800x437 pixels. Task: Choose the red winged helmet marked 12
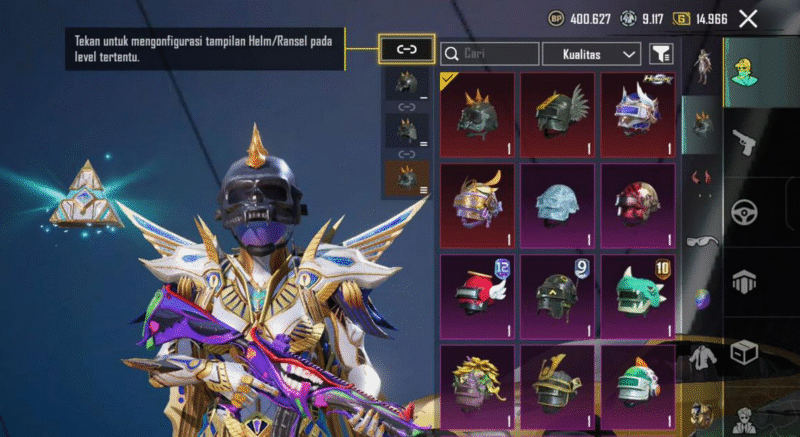pos(476,295)
